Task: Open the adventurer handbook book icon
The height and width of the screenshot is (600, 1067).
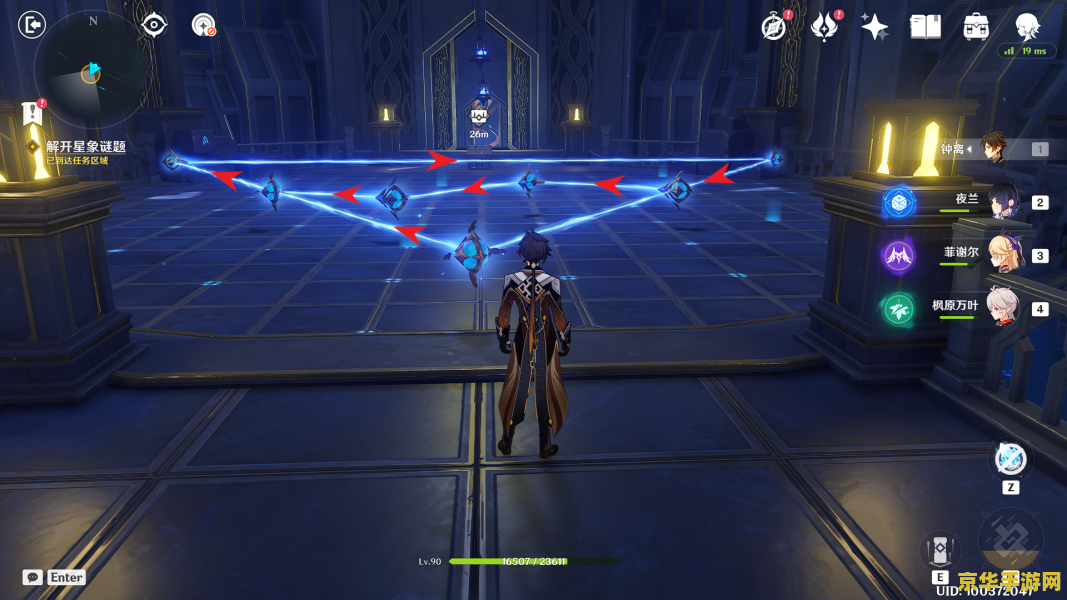Action: [x=926, y=27]
